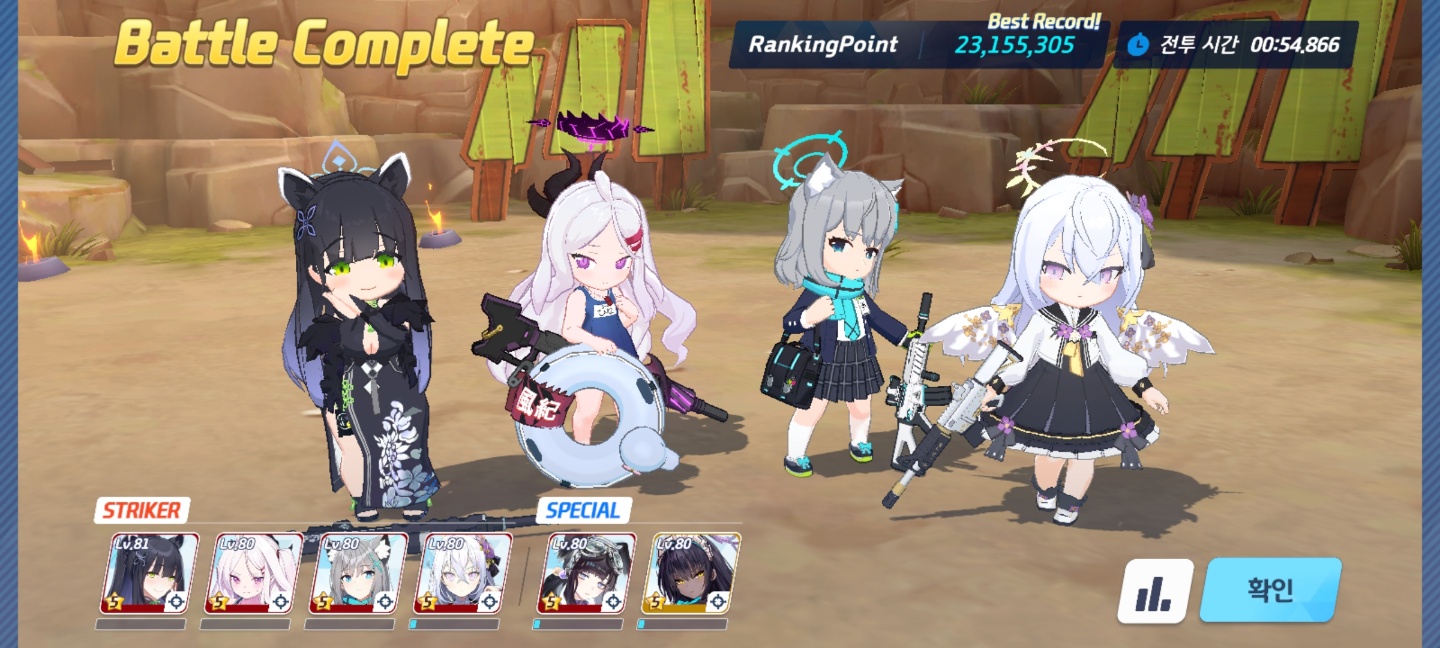Pick the white-haired Azusa portrait with purple flower

coord(462,573)
